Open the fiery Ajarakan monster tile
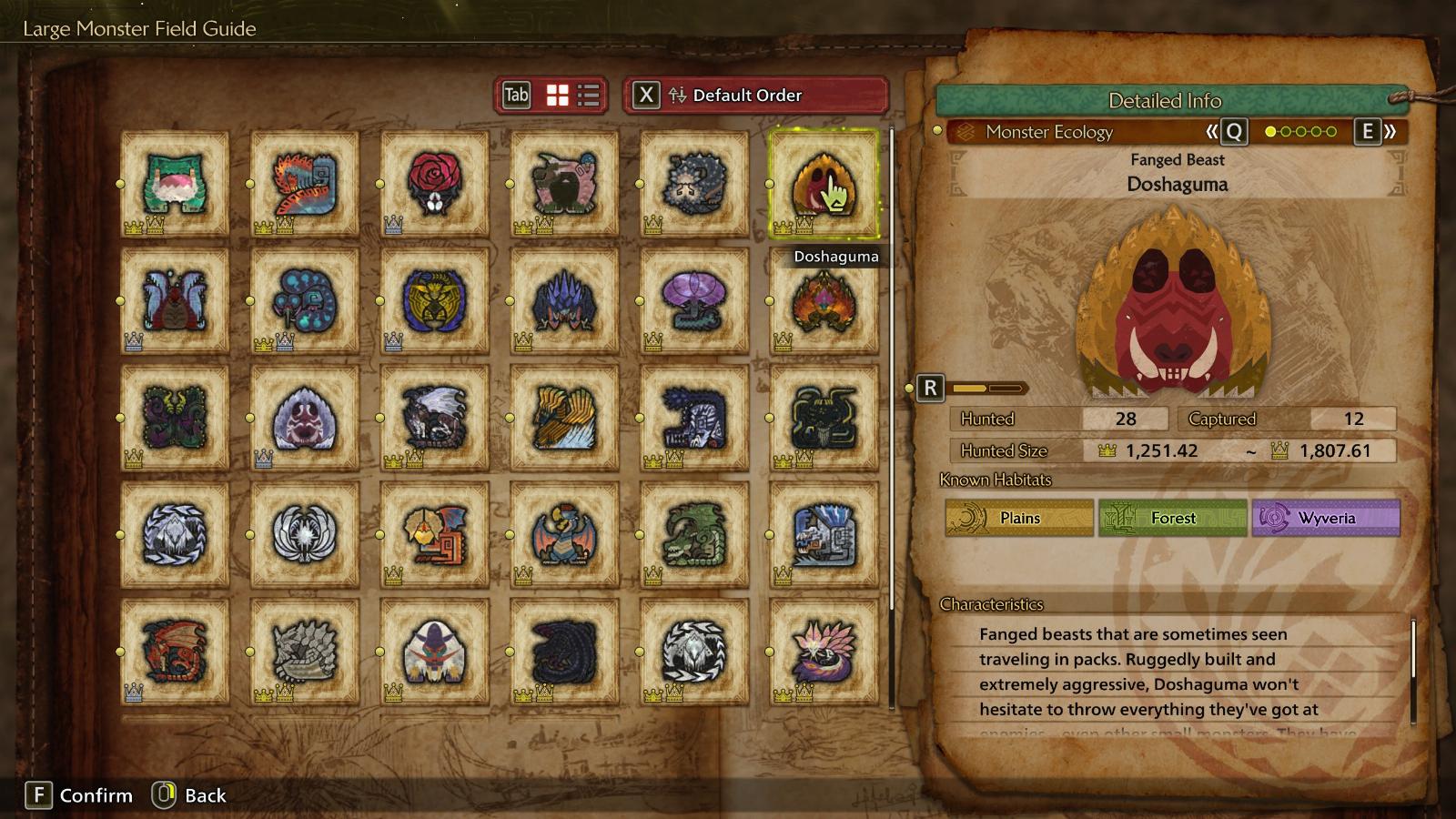The width and height of the screenshot is (1456, 819). pos(824,300)
